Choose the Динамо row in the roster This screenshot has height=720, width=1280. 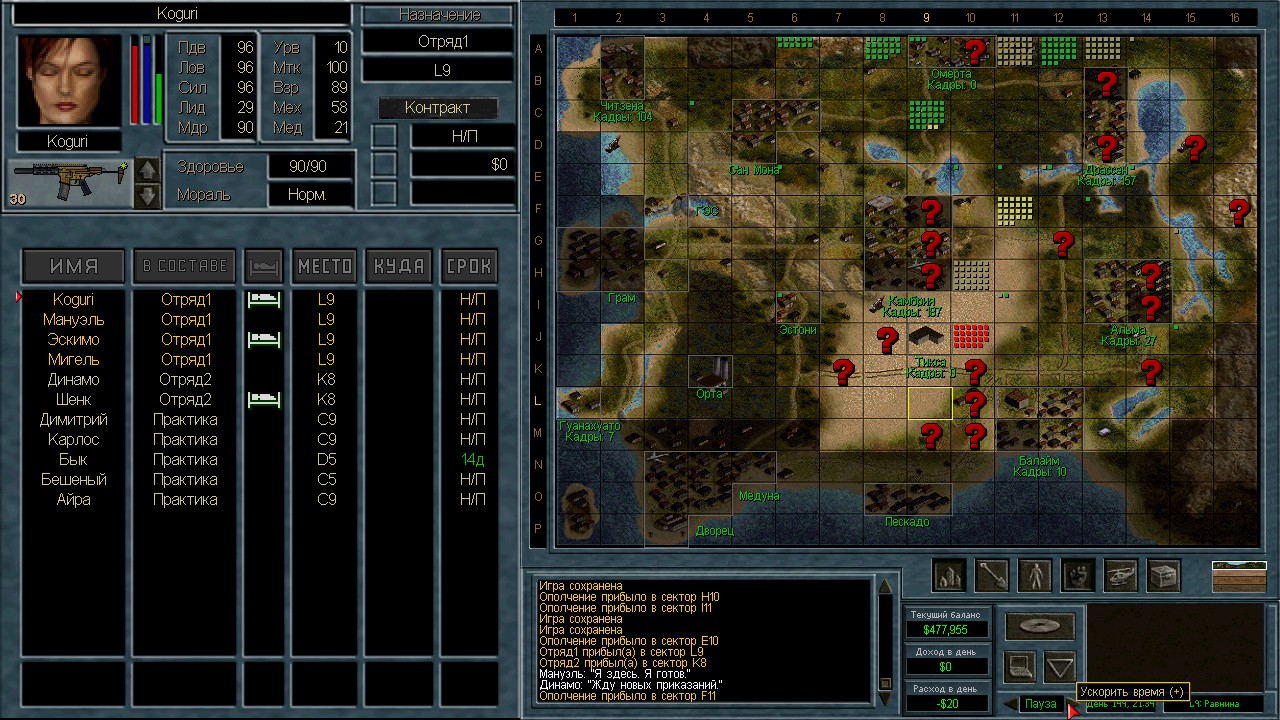point(73,379)
